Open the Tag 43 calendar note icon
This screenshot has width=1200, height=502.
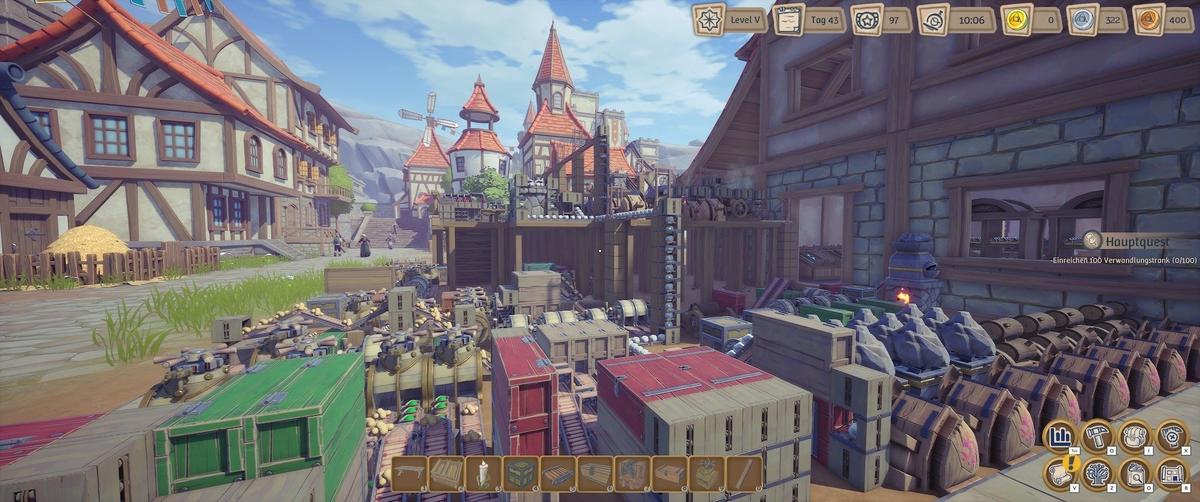[790, 19]
